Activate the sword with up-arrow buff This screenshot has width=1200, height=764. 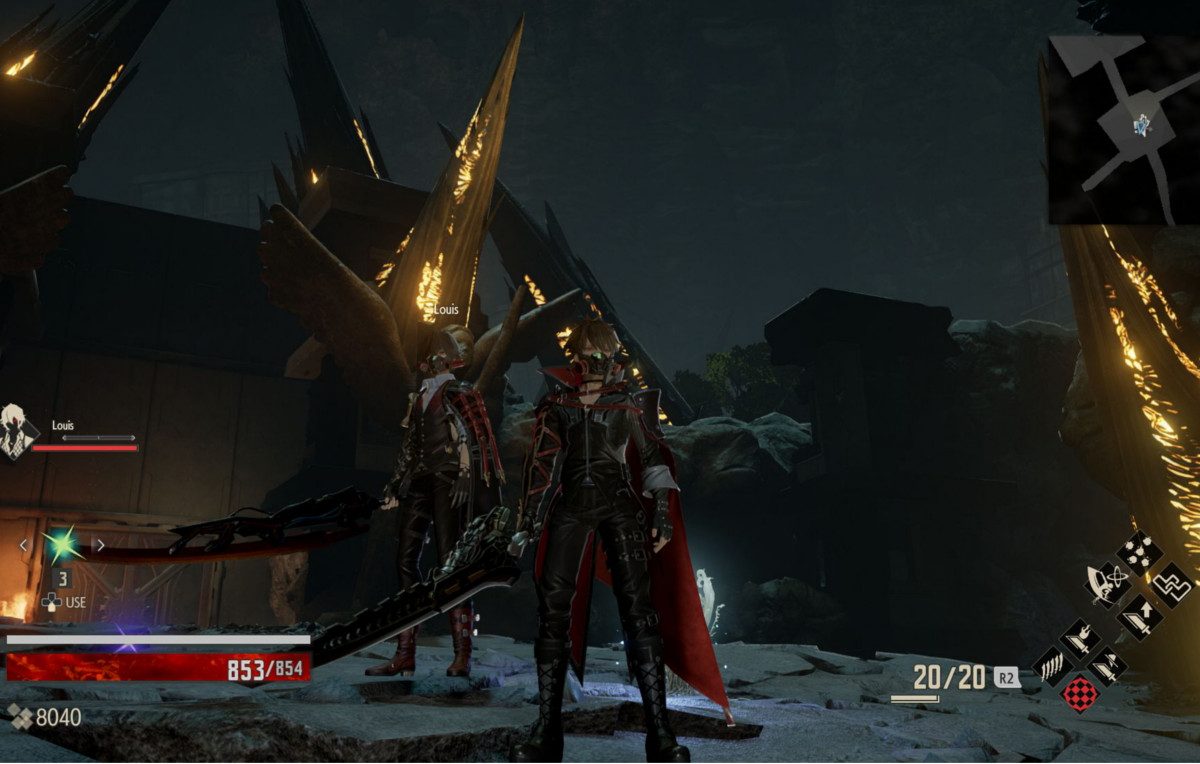1138,617
